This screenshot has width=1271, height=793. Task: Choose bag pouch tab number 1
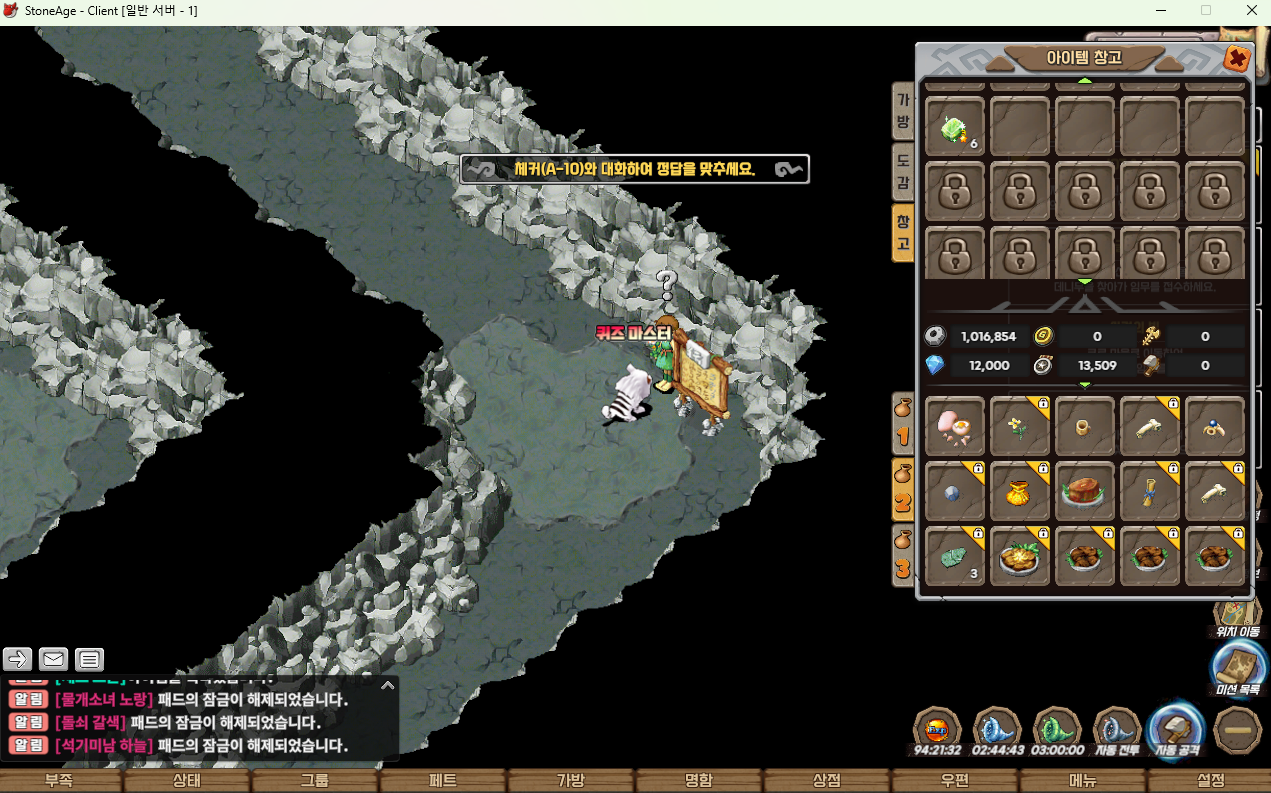pos(903,421)
